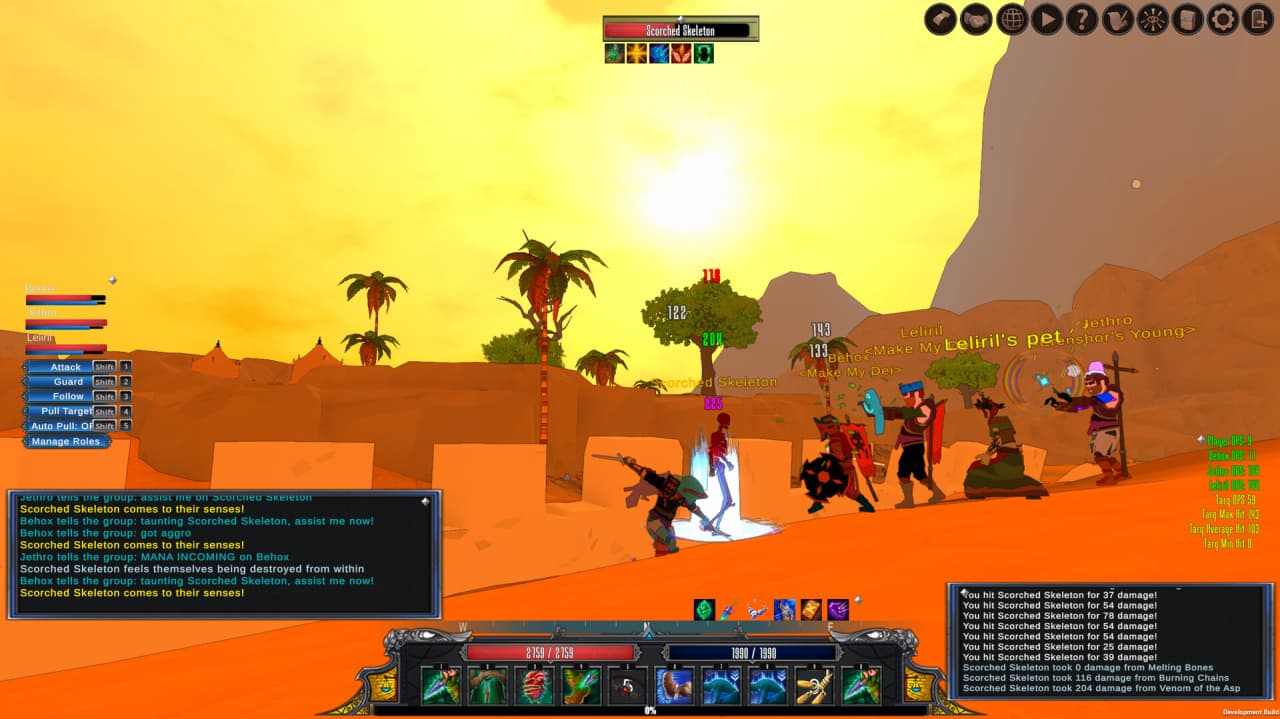The width and height of the screenshot is (1280, 719).
Task: Activate the green boot ability
Action: [x=581, y=685]
